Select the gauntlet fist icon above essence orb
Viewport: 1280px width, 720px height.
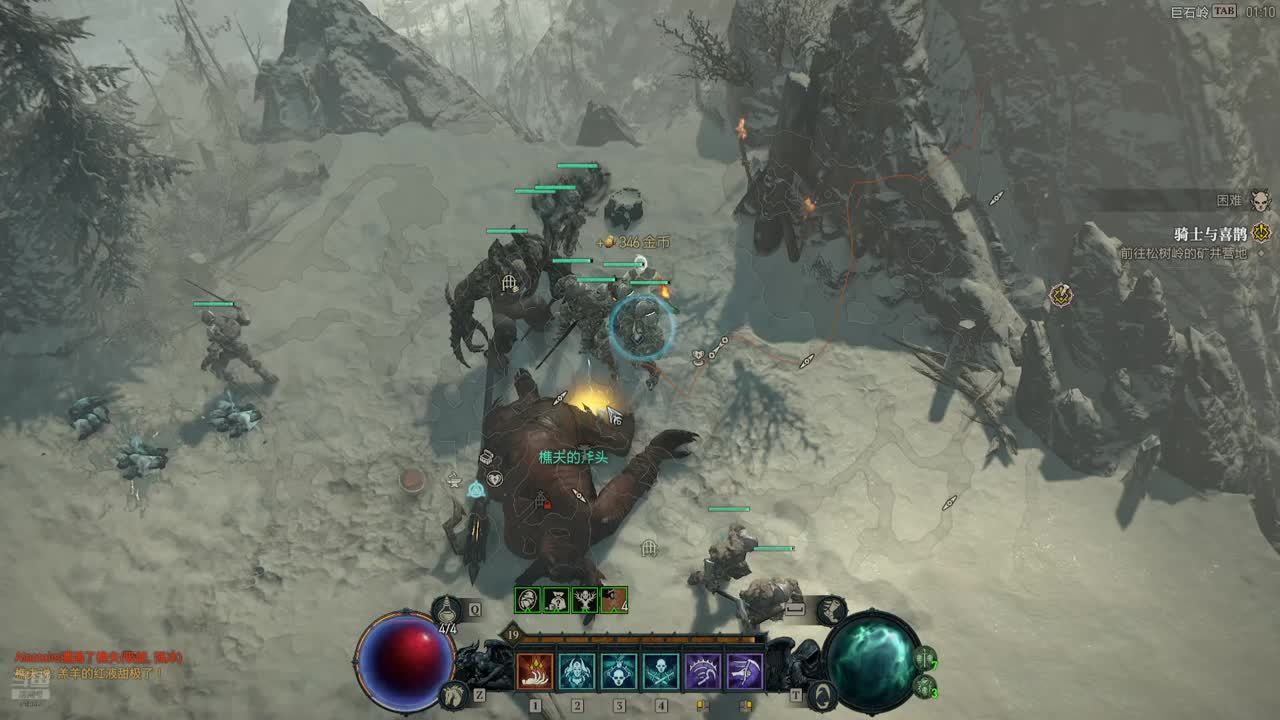tap(830, 608)
